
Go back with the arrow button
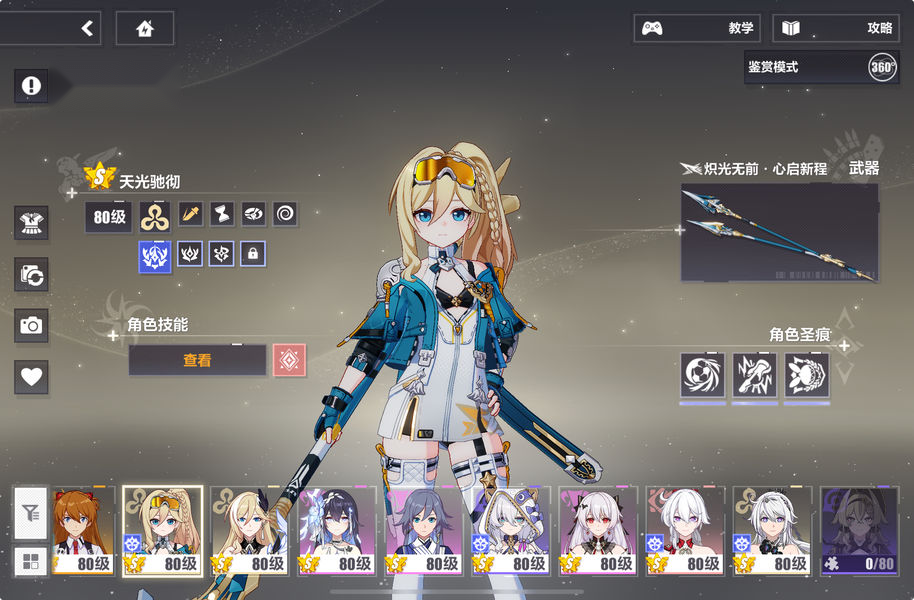click(87, 28)
